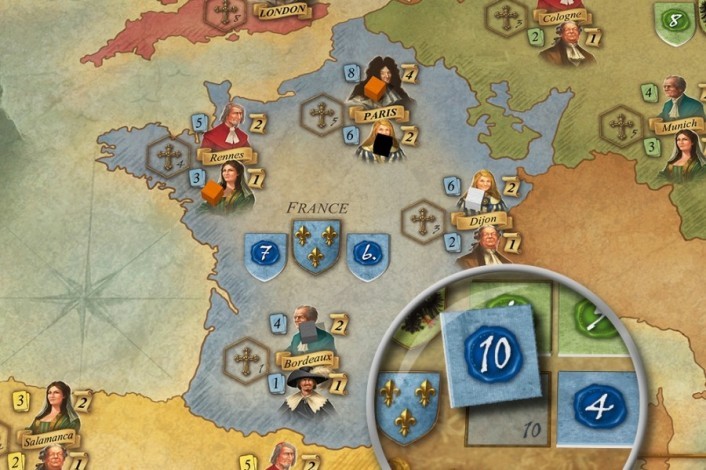Screen dimensions: 706x470
Task: Choose the Rennes city banner
Action: 228,156
